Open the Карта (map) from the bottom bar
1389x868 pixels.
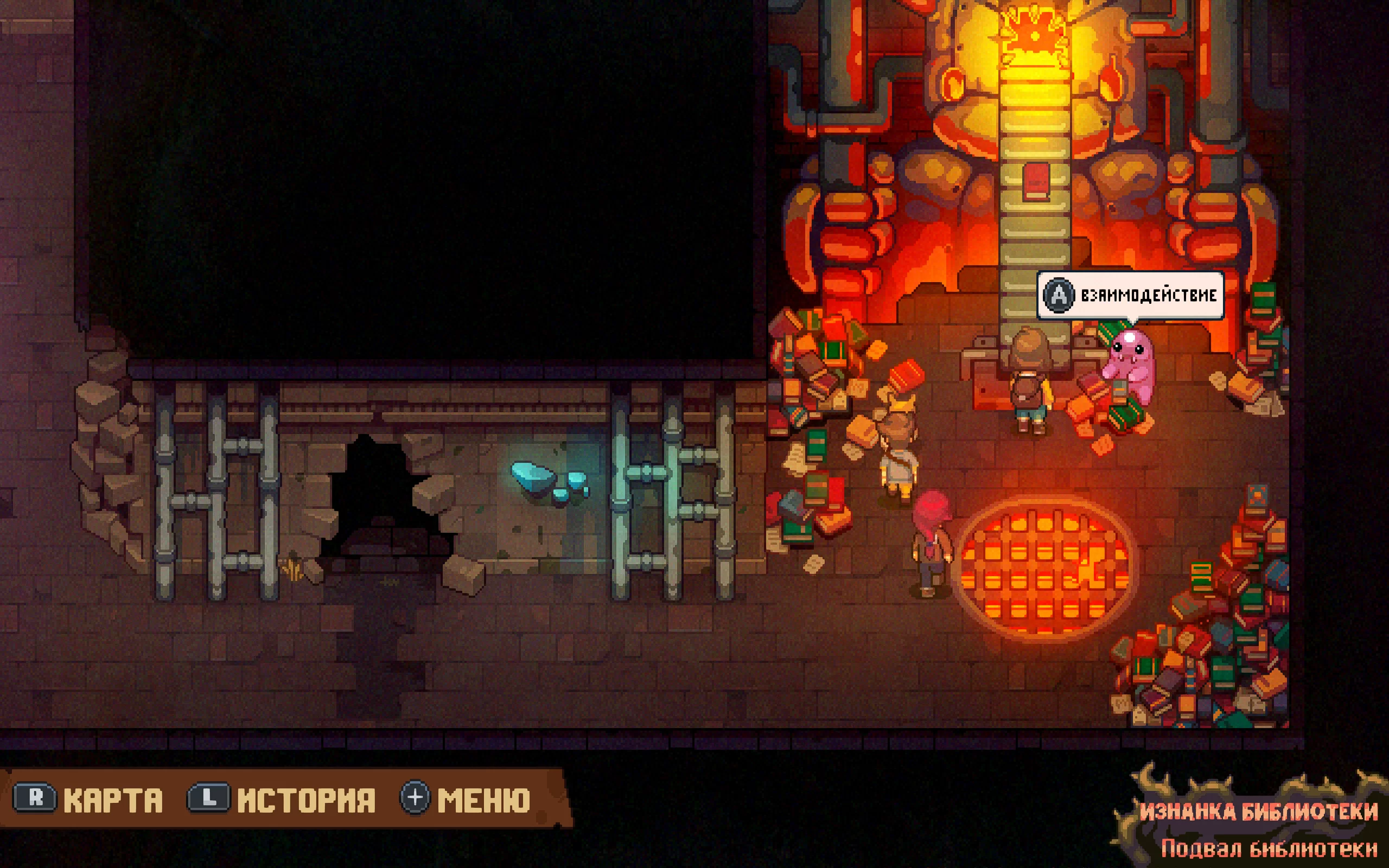89,799
